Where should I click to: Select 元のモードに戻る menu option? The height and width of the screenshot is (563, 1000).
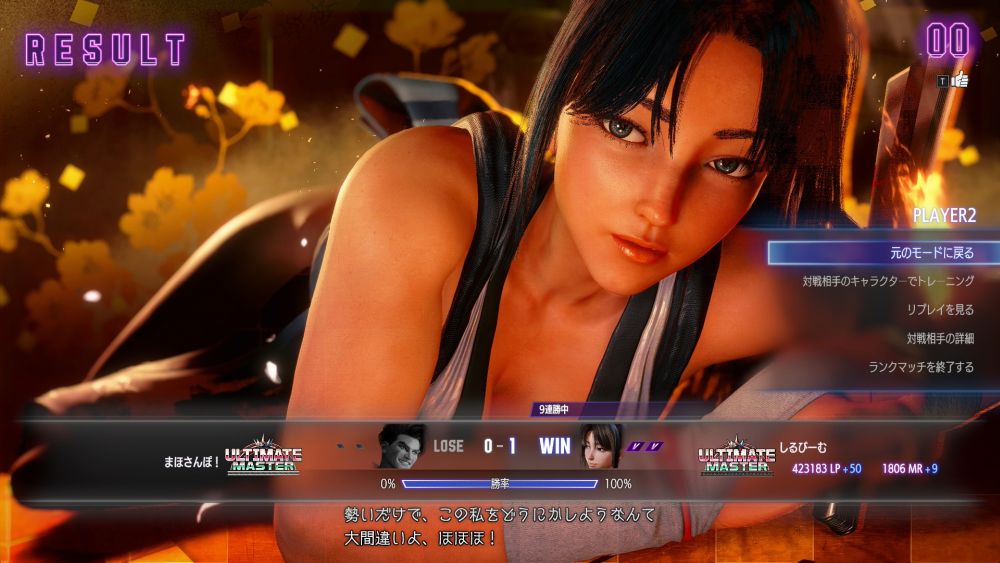pos(884,253)
